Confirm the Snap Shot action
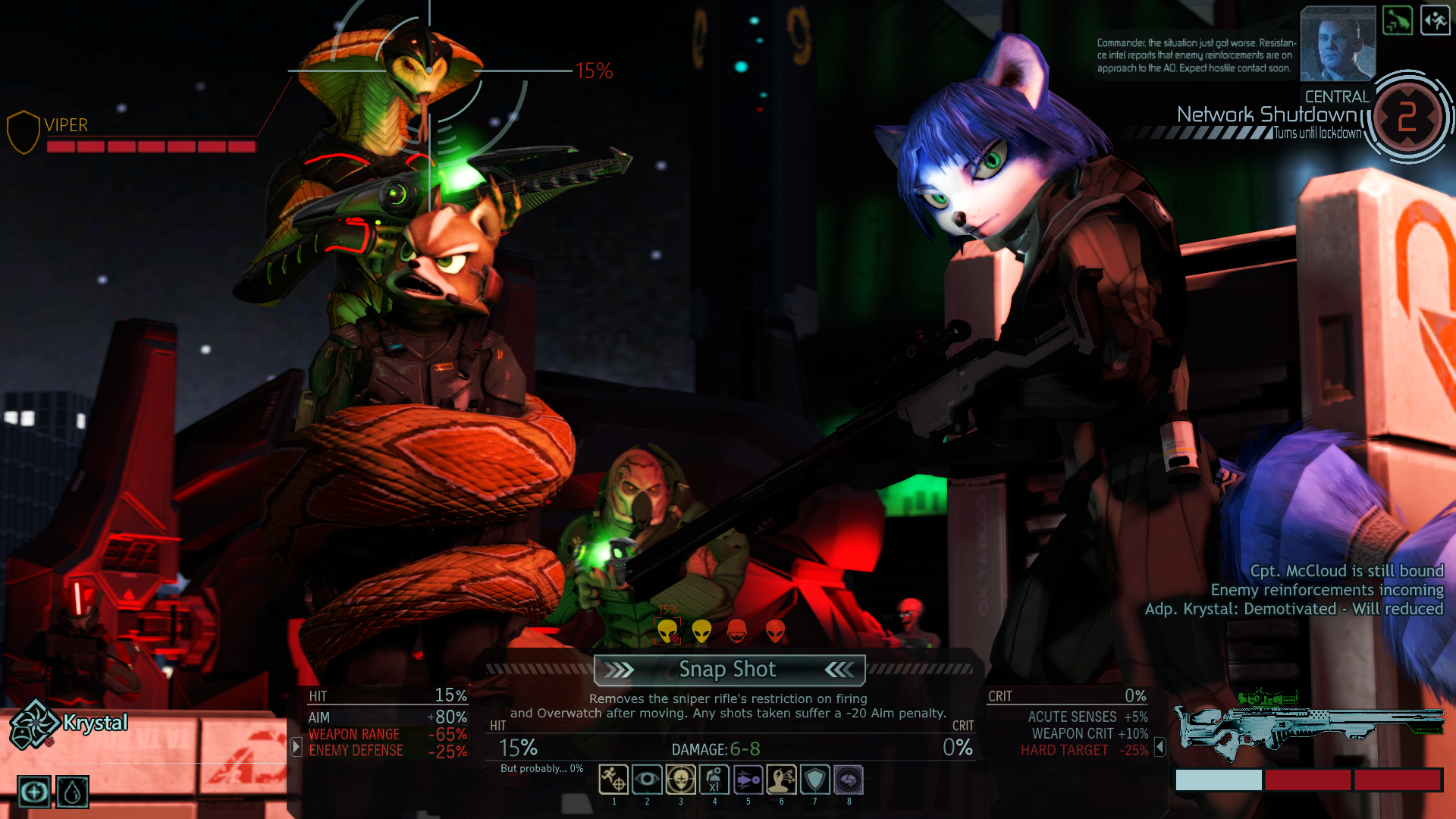Image resolution: width=1456 pixels, height=819 pixels. [x=728, y=670]
